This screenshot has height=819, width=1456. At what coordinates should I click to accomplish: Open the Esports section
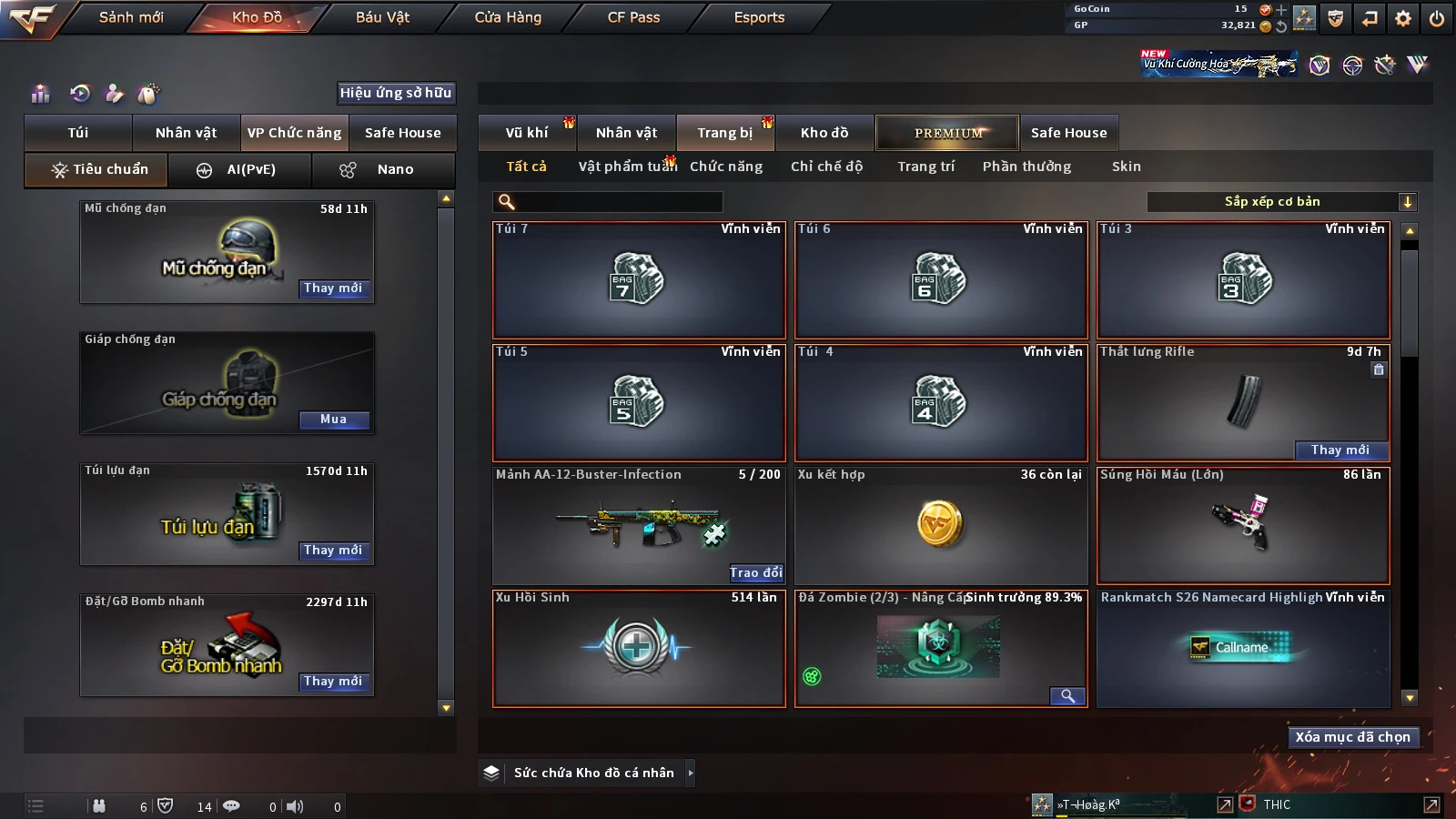759,17
